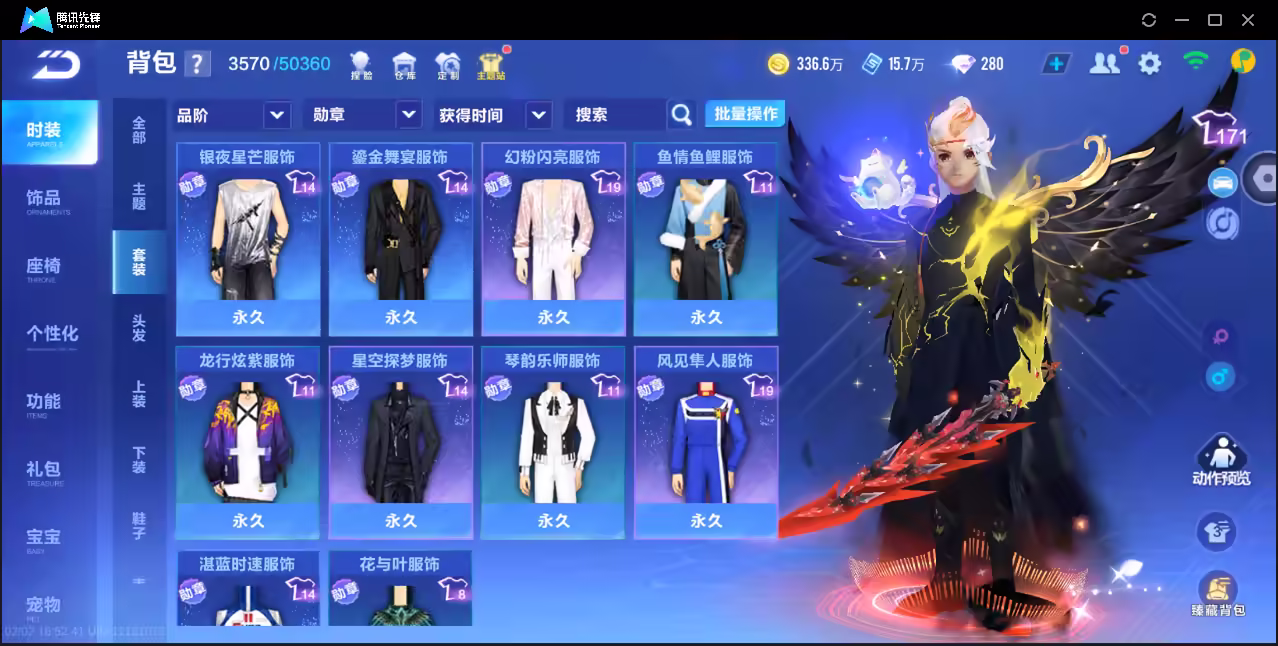1278x646 pixels.
Task: Open the 品阶 grade dropdown
Action: point(232,115)
